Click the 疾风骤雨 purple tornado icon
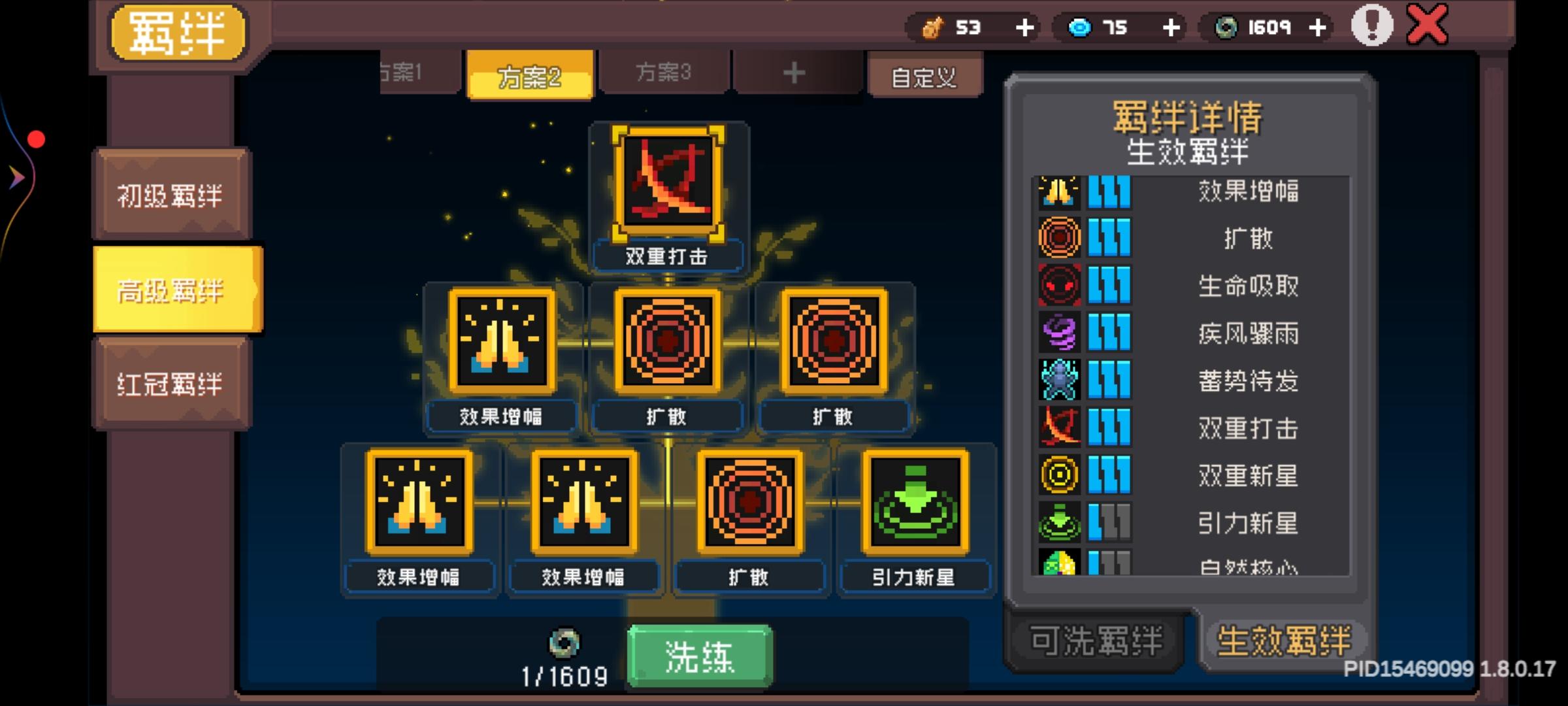The image size is (1568, 706). click(x=1059, y=333)
